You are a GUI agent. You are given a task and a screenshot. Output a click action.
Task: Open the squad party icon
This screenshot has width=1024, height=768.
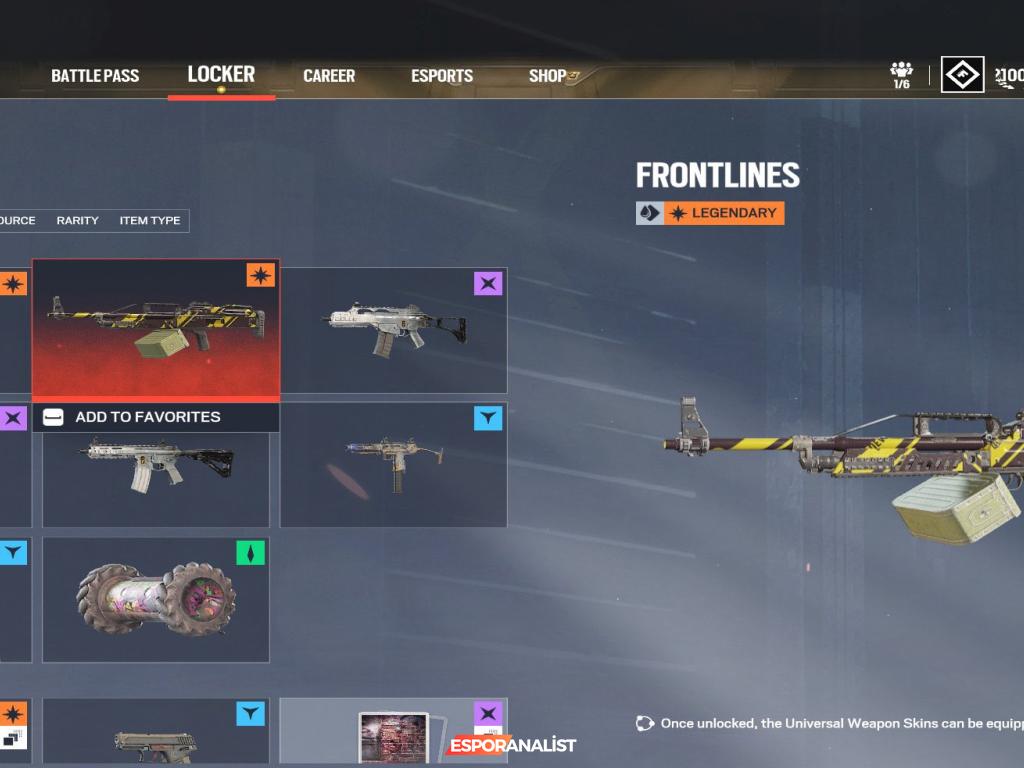point(901,74)
